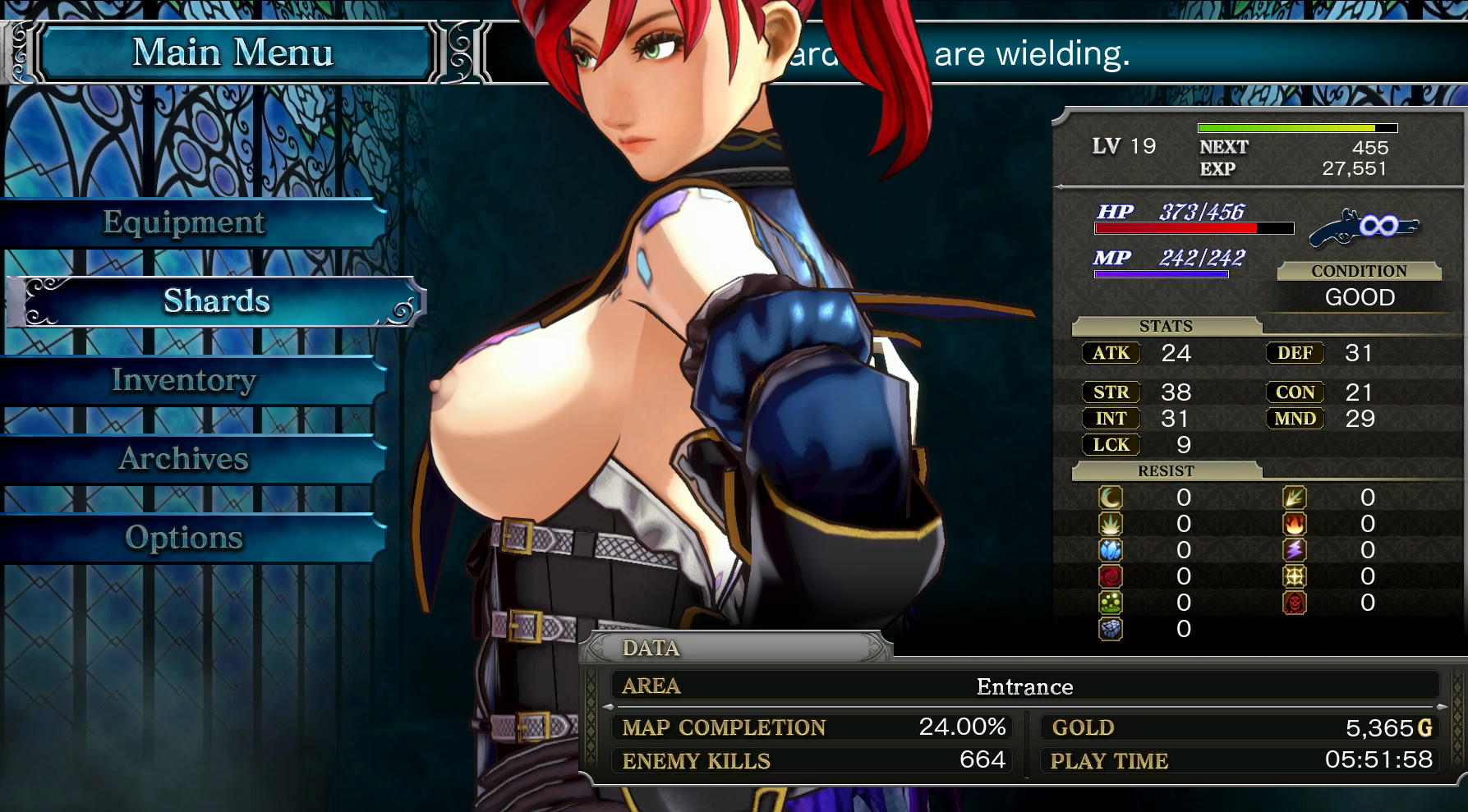Image resolution: width=1468 pixels, height=812 pixels.
Task: Go to the Archives menu
Action: (x=184, y=459)
